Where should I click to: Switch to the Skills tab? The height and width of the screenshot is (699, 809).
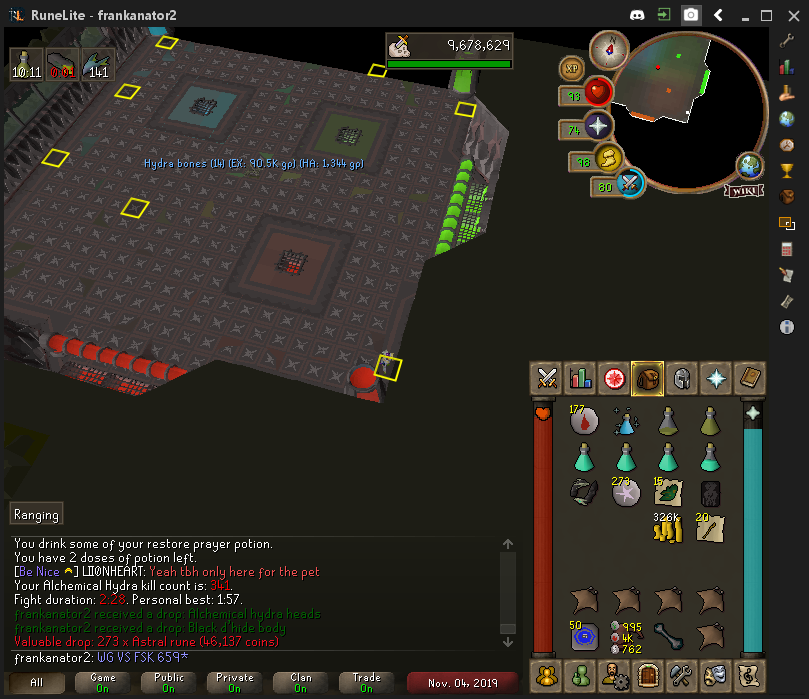[x=580, y=378]
